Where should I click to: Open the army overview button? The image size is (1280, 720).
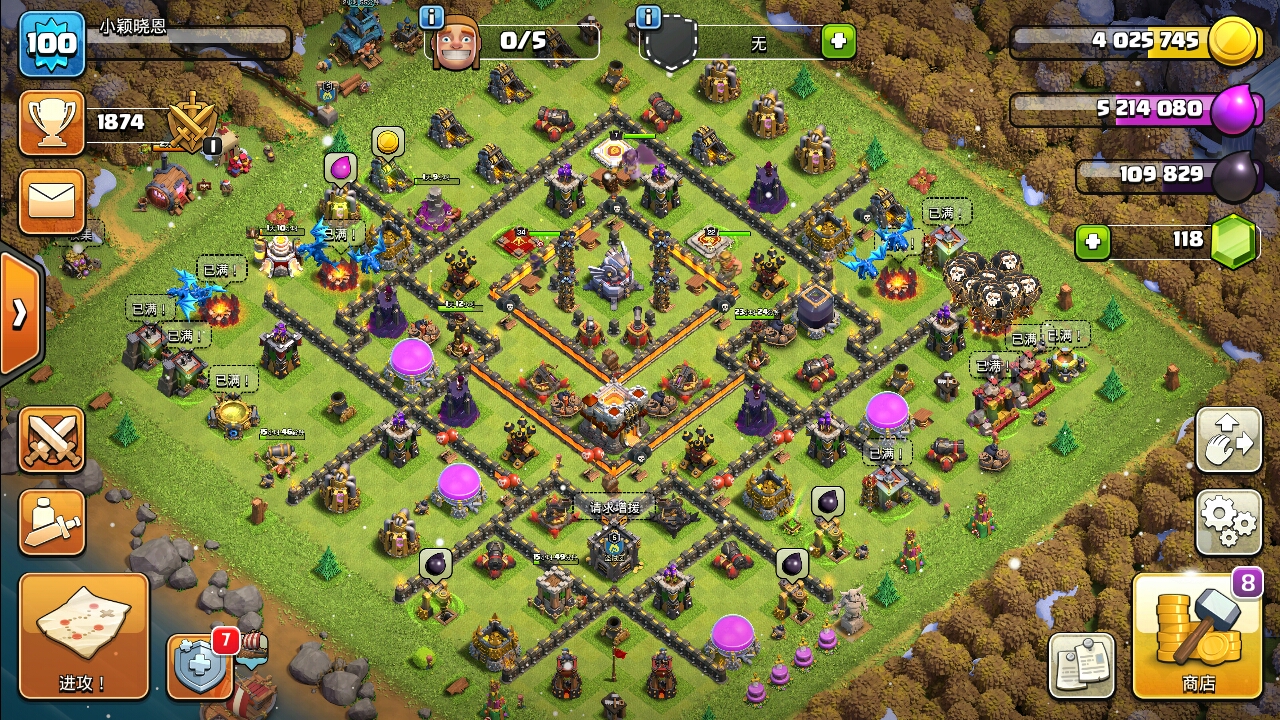tap(51, 521)
